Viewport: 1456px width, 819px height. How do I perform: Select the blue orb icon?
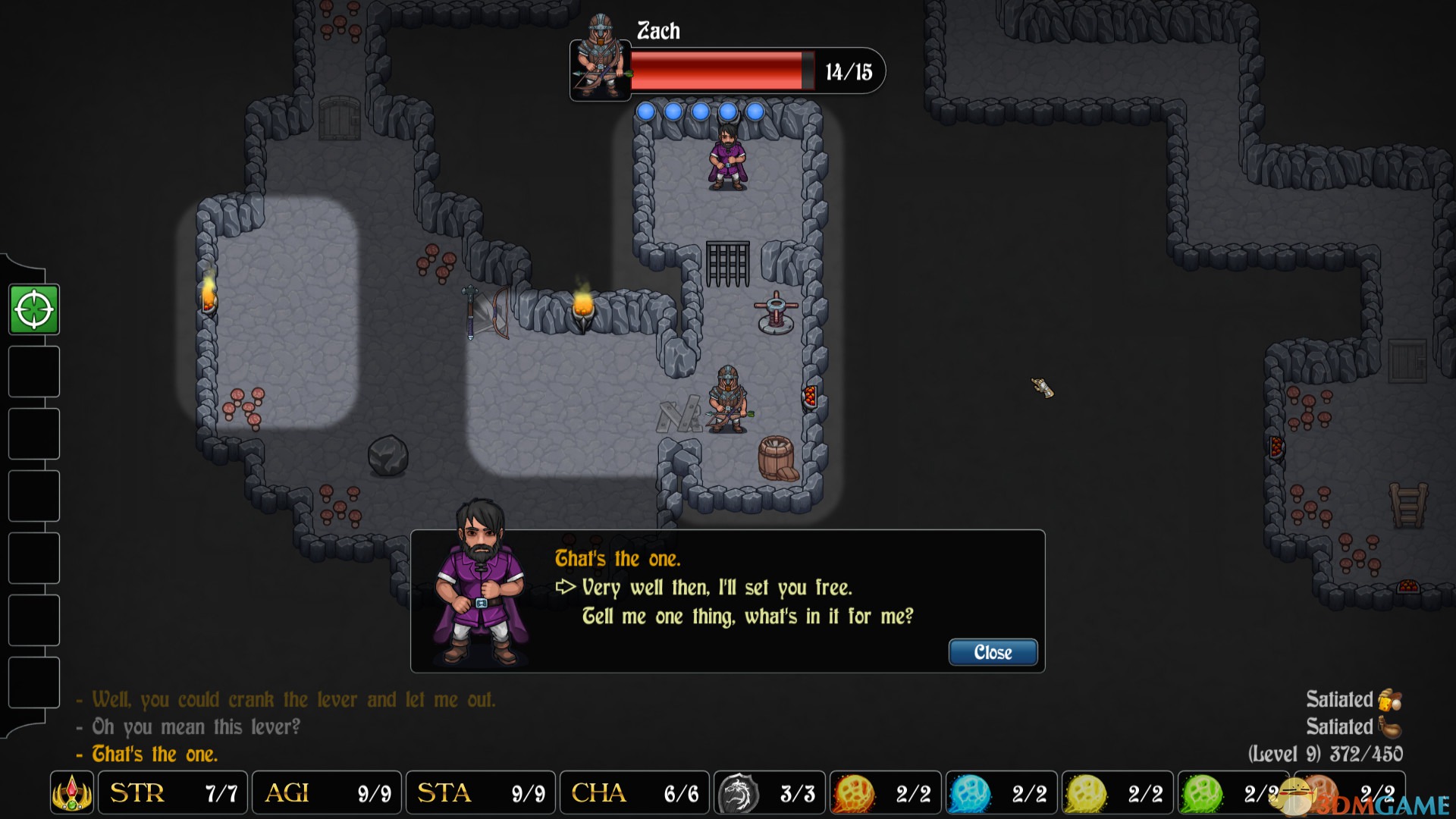tap(970, 793)
